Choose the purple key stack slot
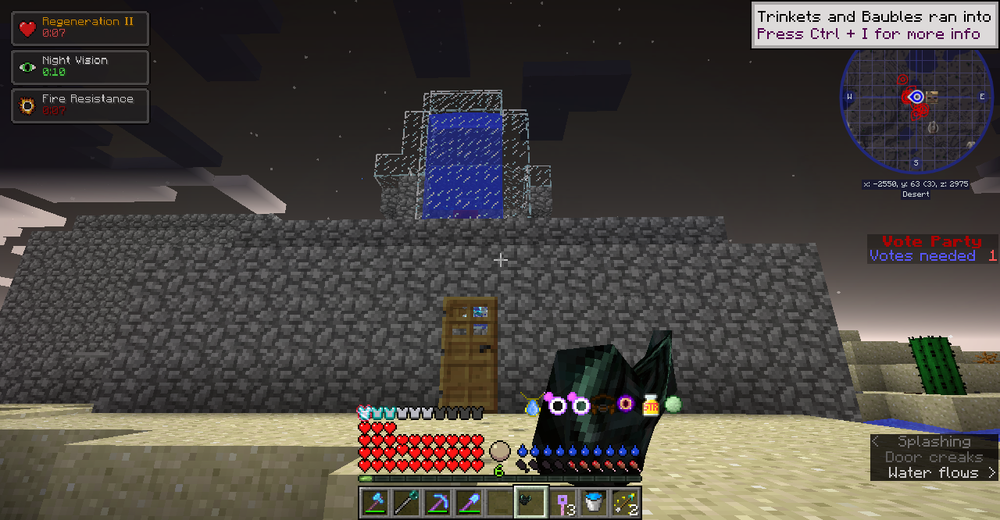This screenshot has width=1000, height=520. (562, 502)
